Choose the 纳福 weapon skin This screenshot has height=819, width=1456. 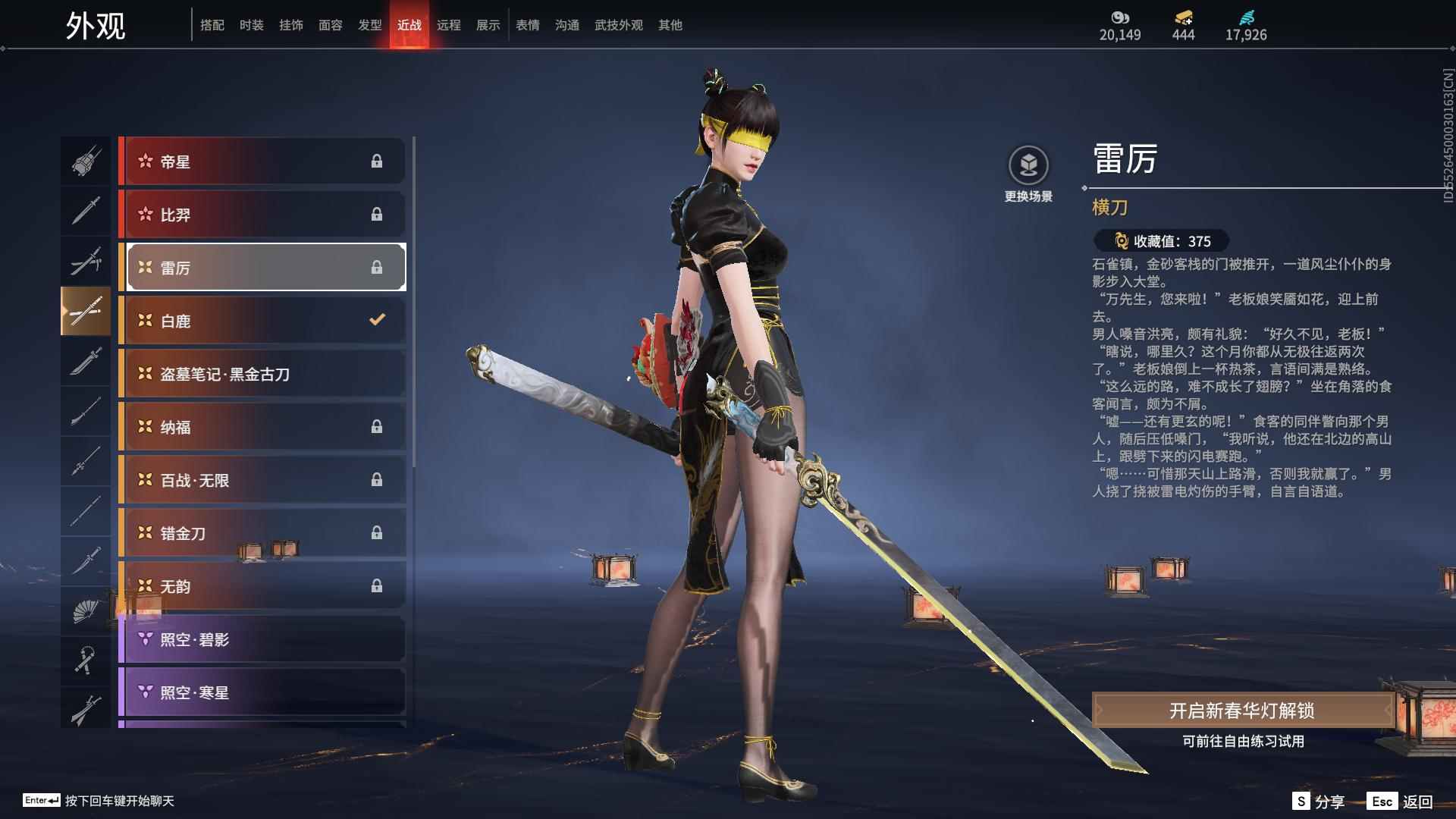[x=262, y=427]
